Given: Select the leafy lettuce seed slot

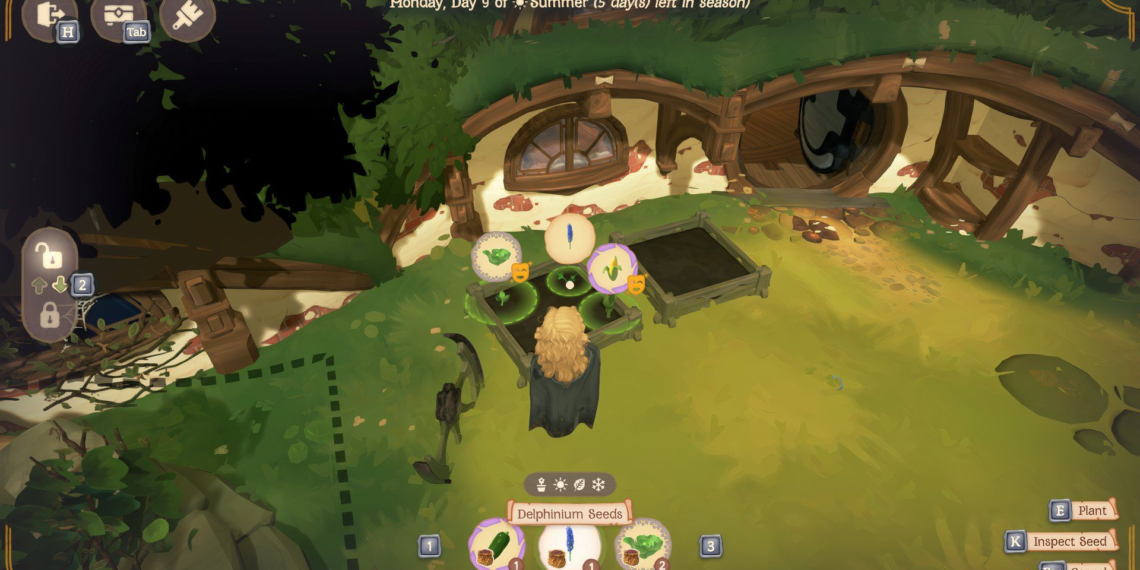Looking at the screenshot, I should [x=642, y=546].
